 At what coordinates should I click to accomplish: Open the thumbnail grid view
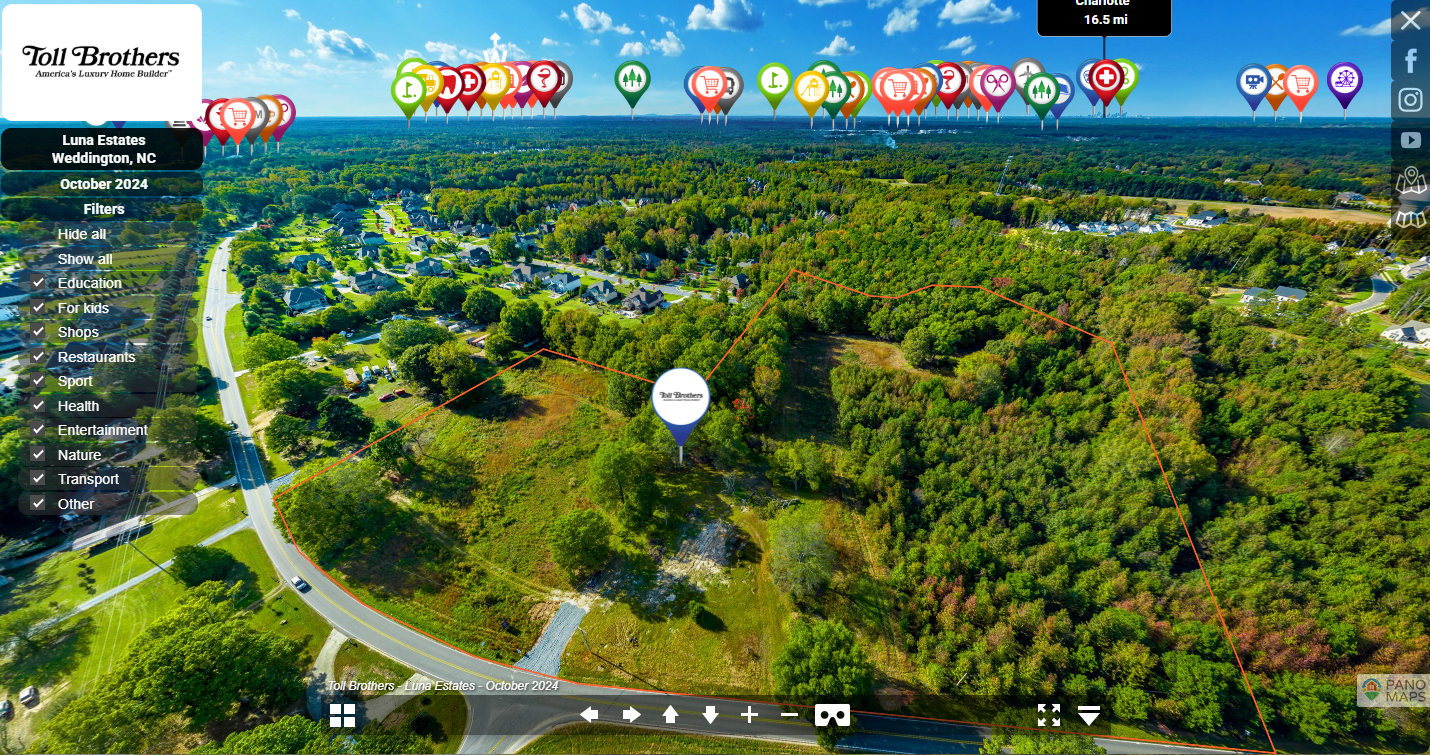point(343,715)
